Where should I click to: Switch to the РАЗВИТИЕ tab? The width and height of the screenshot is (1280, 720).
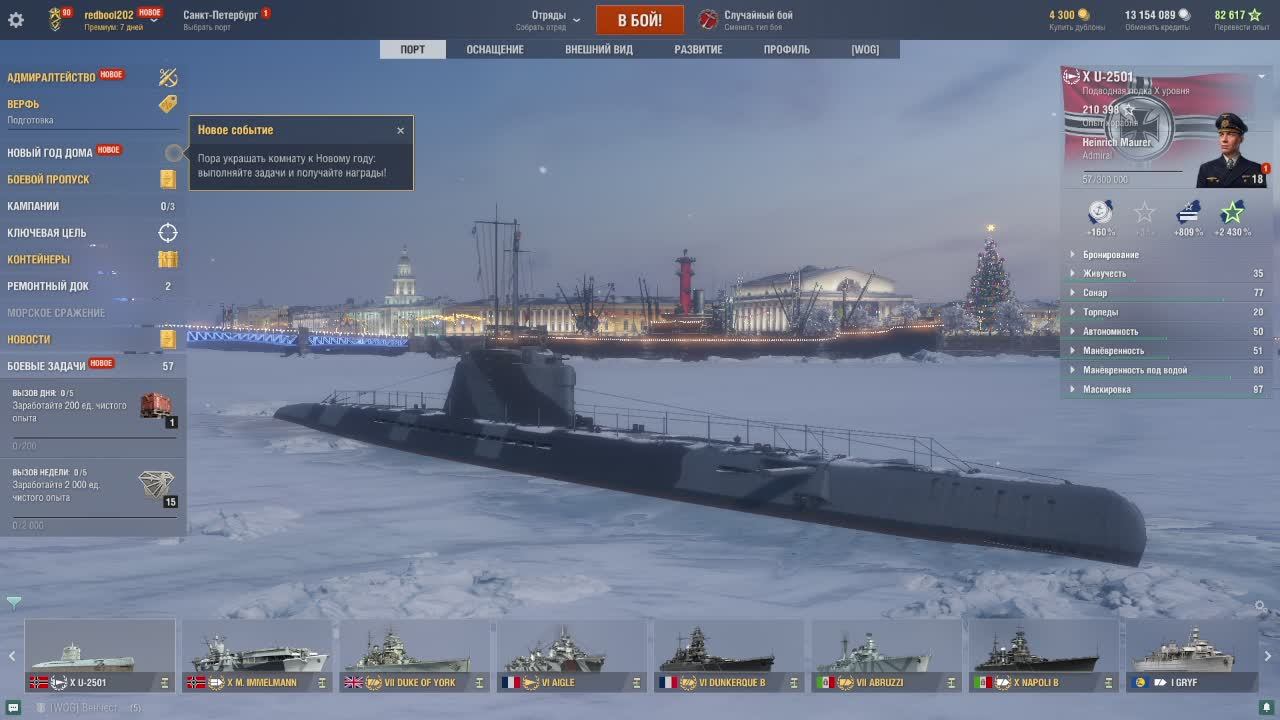pyautogui.click(x=698, y=49)
